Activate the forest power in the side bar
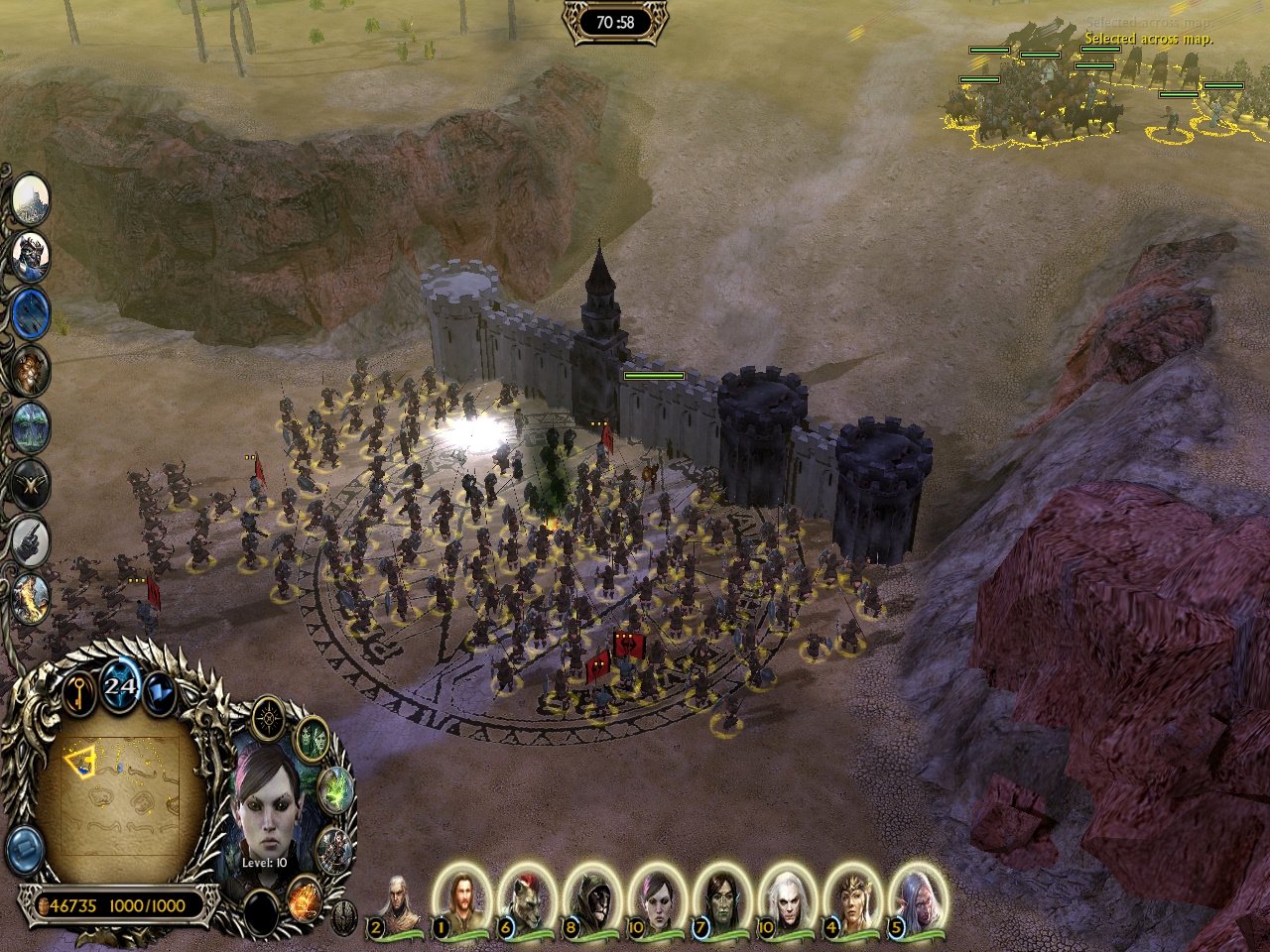 pyautogui.click(x=31, y=426)
